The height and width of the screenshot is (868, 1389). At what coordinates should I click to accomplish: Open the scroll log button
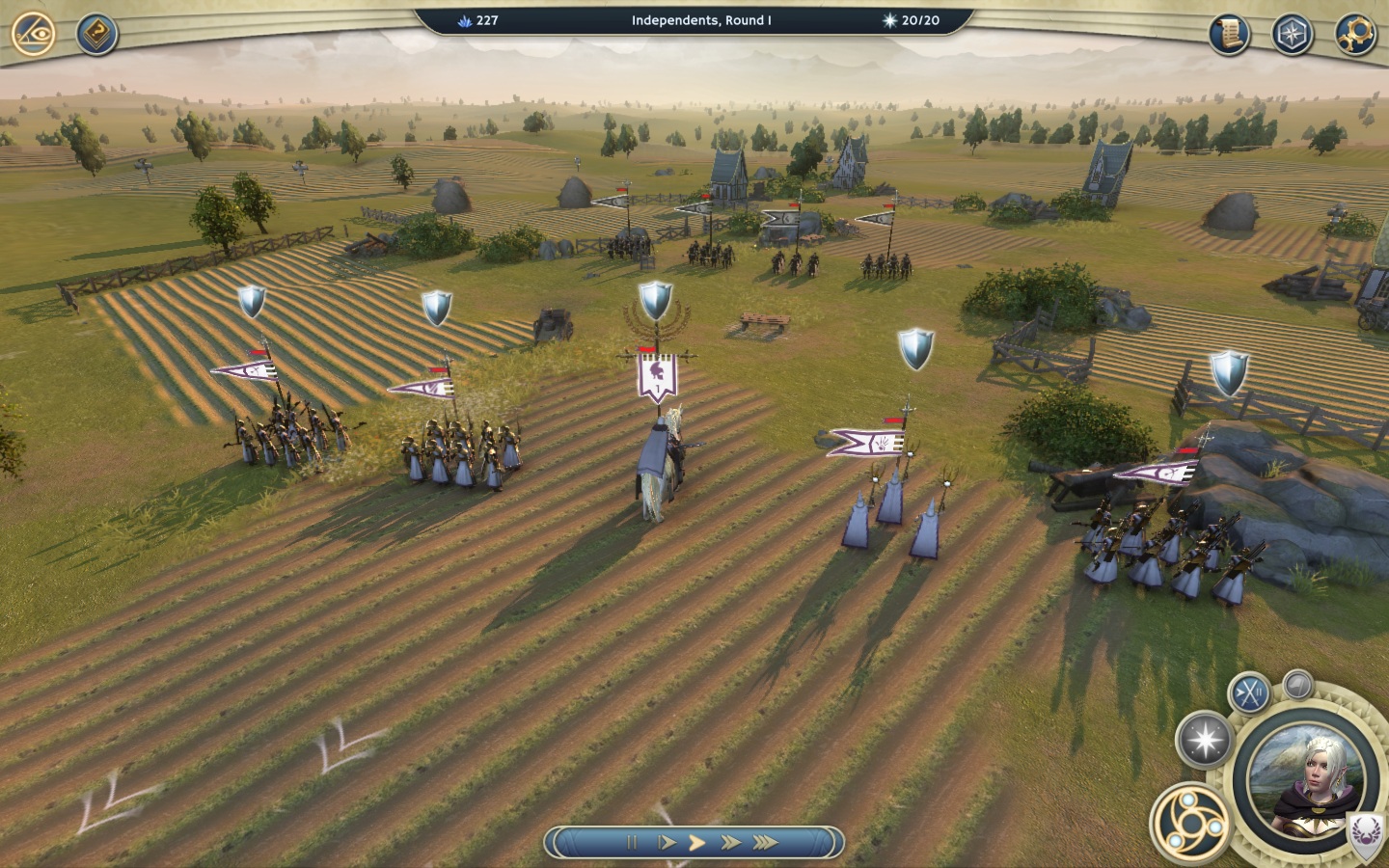coord(1229,35)
